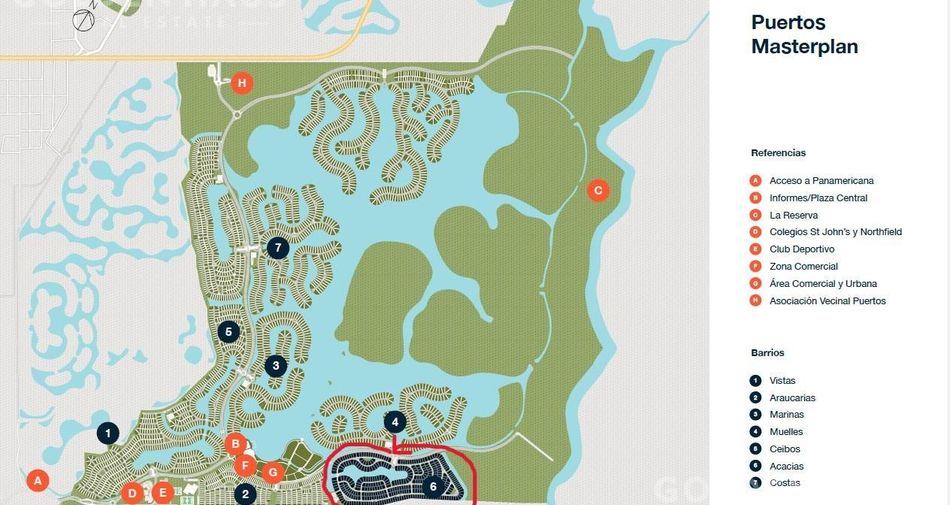Choose La Reserva in the legend
Viewport: 950px width, 505px height.
pyautogui.click(x=793, y=215)
